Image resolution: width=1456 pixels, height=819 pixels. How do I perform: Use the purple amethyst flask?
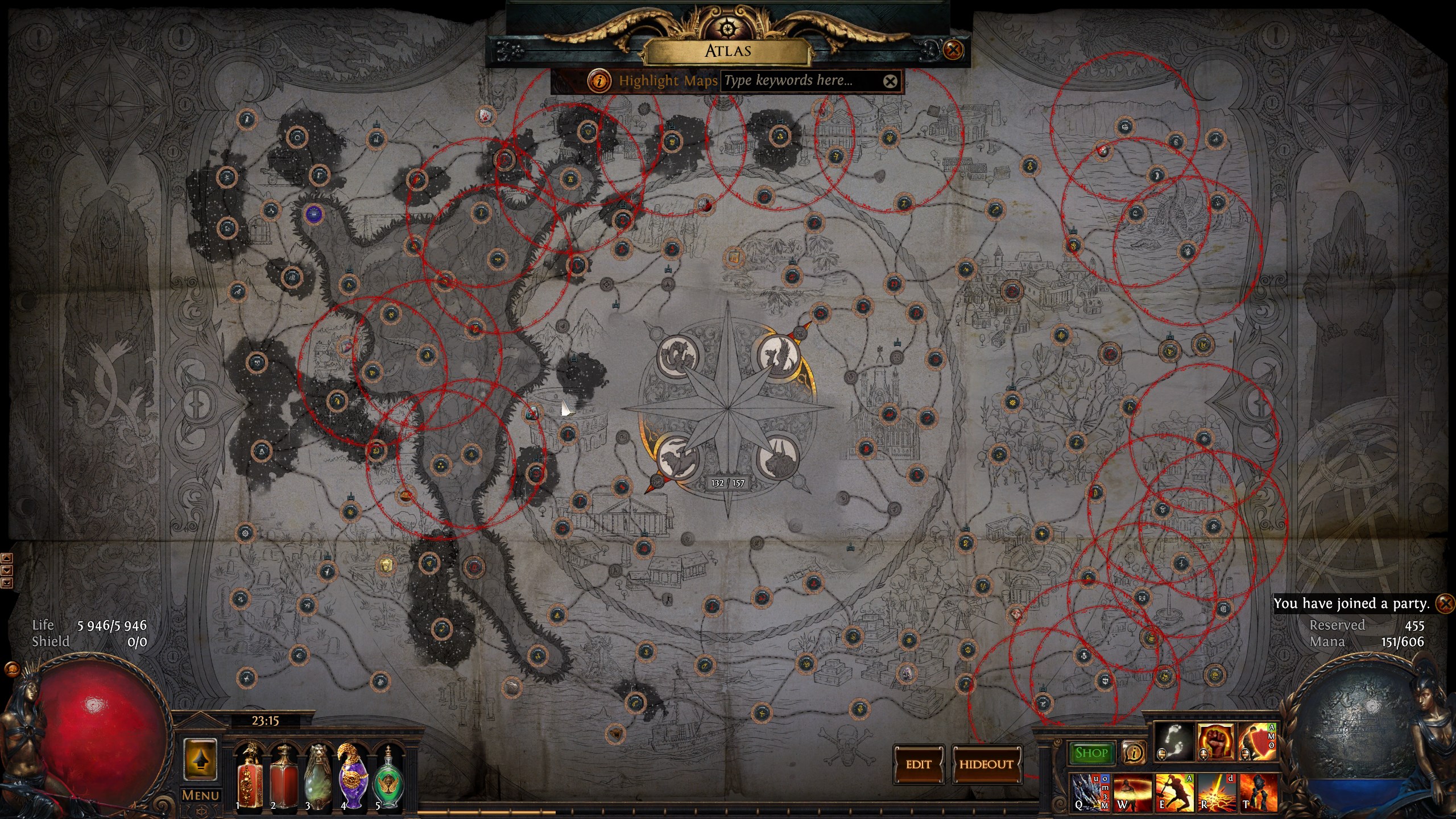click(x=352, y=776)
